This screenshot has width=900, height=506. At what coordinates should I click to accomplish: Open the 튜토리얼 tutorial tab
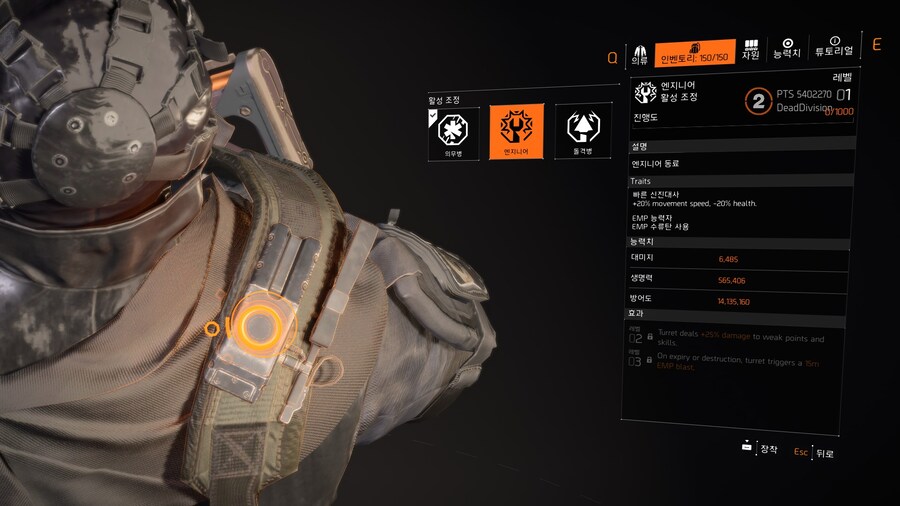(x=834, y=47)
